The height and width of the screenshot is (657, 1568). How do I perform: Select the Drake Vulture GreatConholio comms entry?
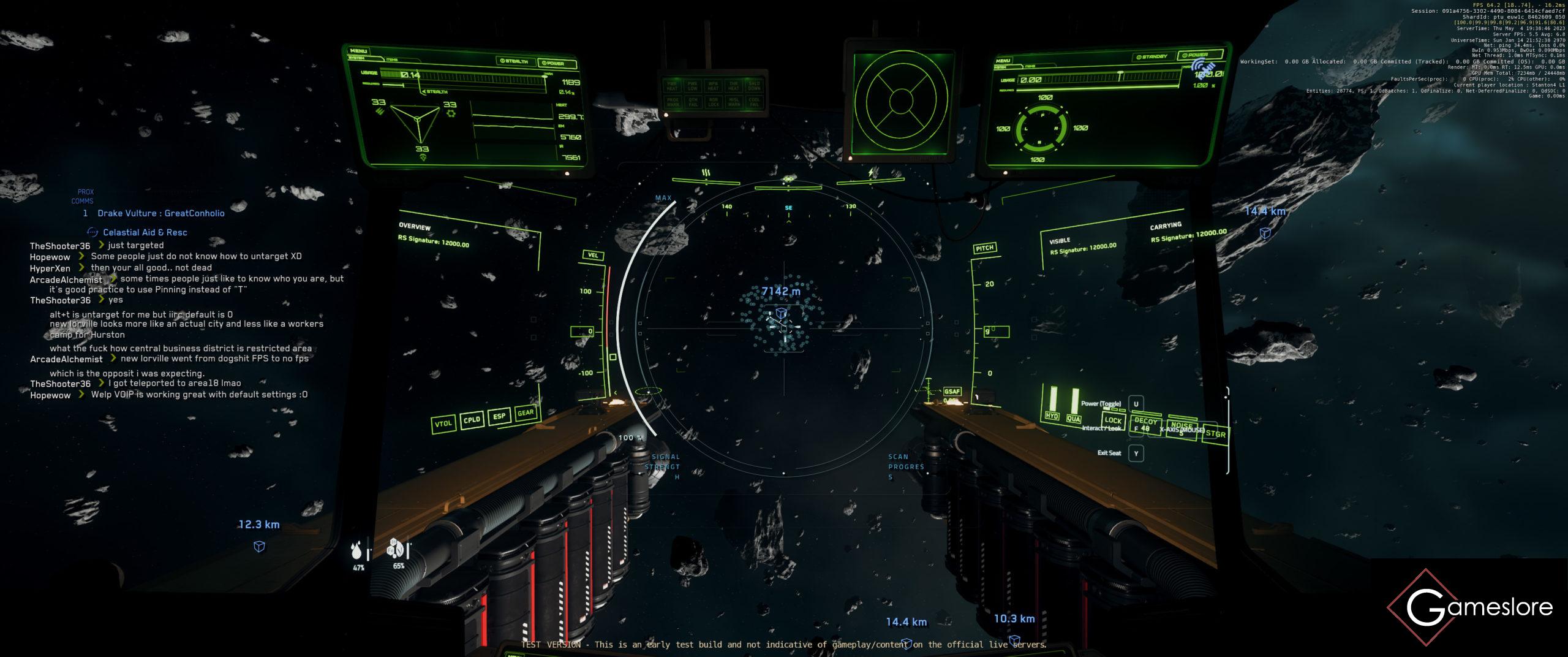pyautogui.click(x=160, y=213)
